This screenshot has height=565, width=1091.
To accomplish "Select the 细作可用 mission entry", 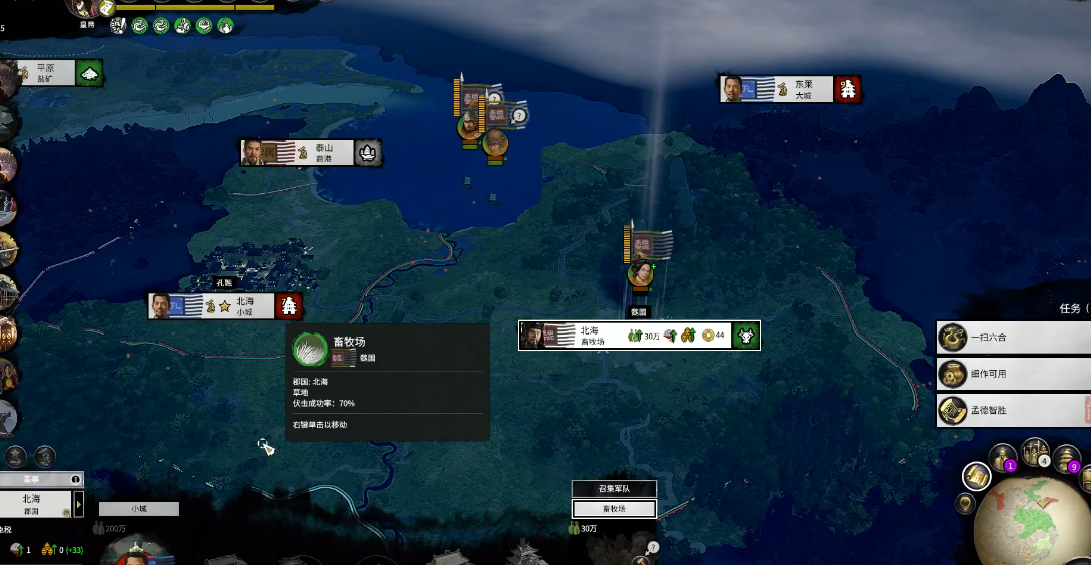I will (1012, 374).
